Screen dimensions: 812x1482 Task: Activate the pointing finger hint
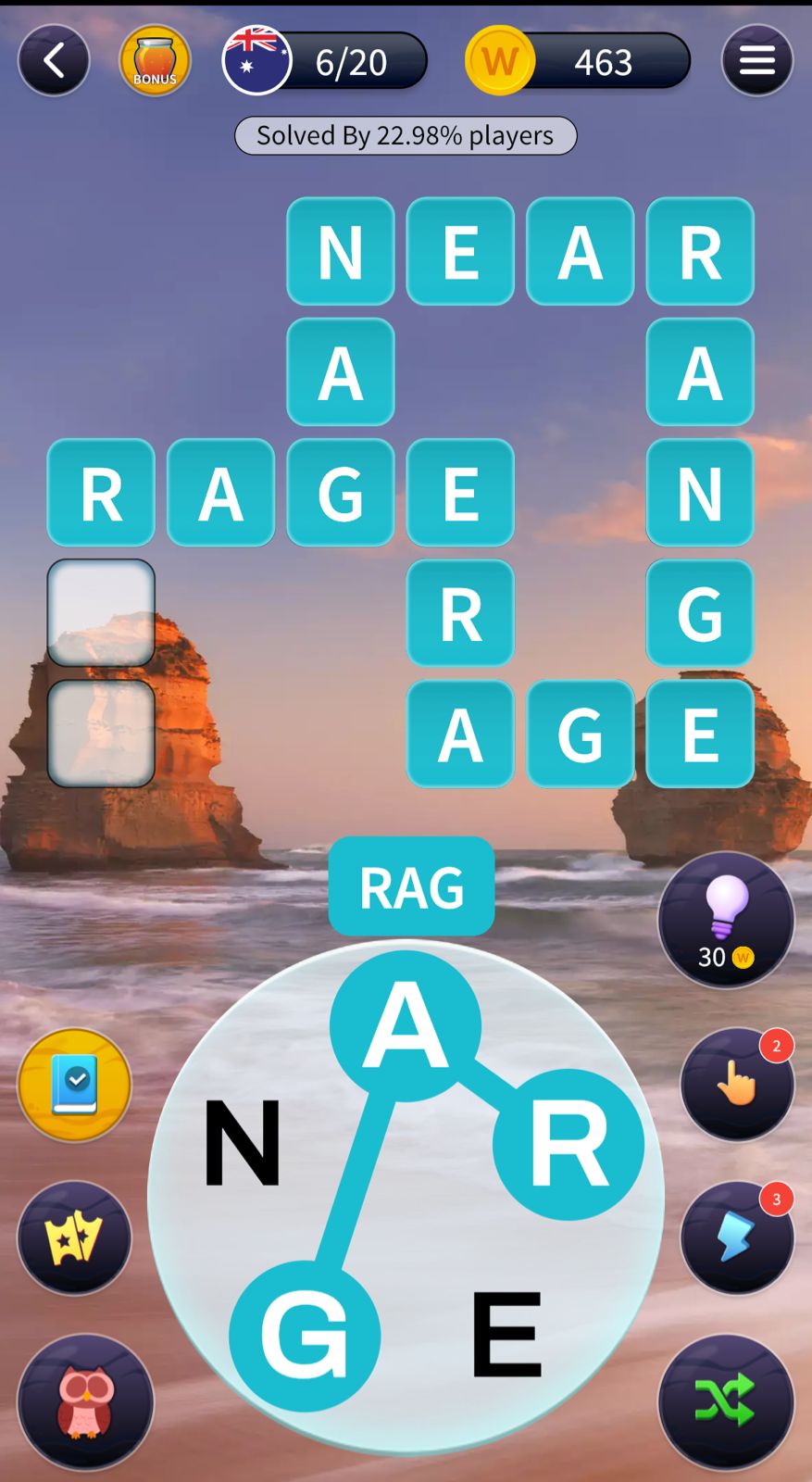pyautogui.click(x=737, y=1083)
